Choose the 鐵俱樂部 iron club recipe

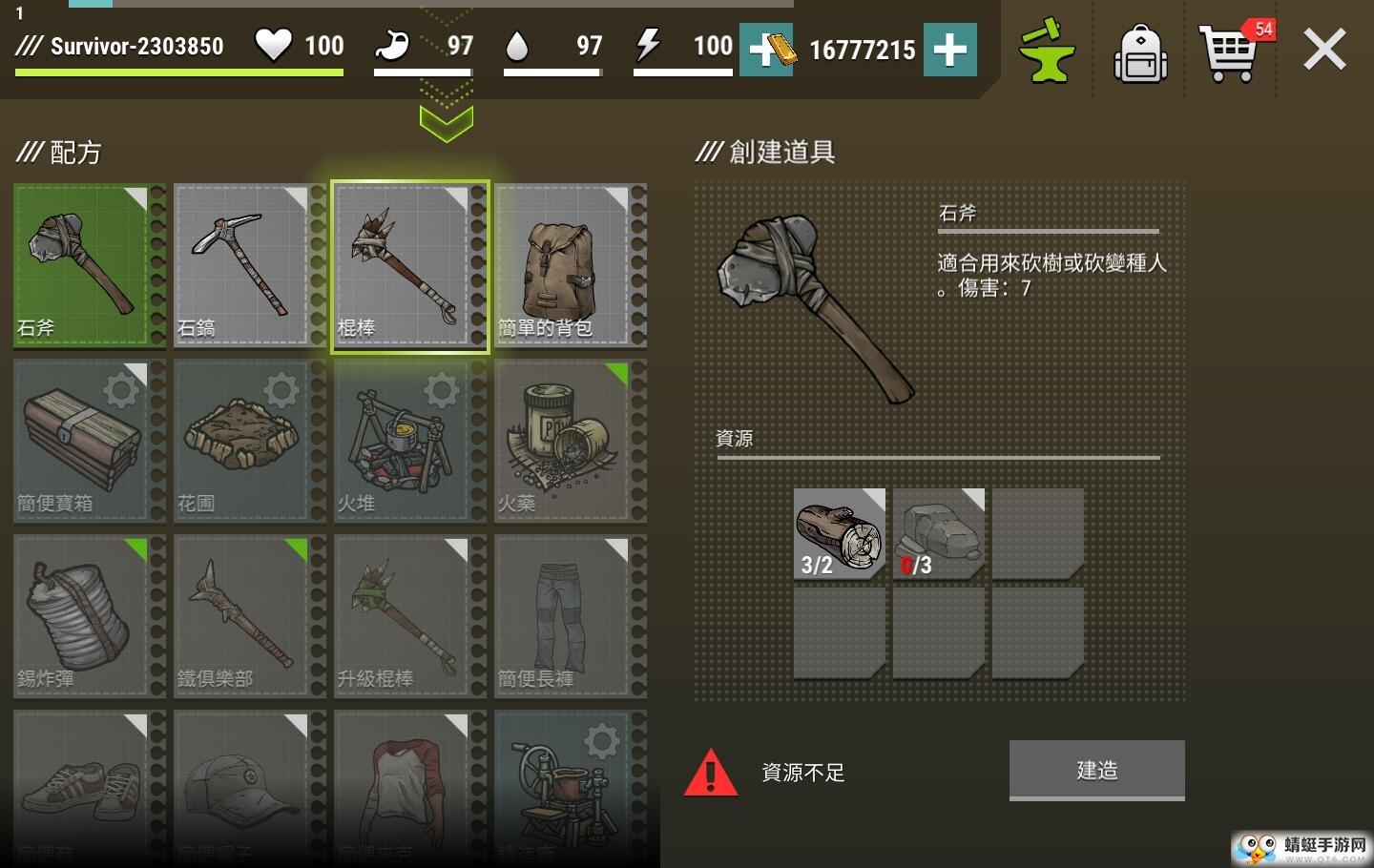coord(243,615)
